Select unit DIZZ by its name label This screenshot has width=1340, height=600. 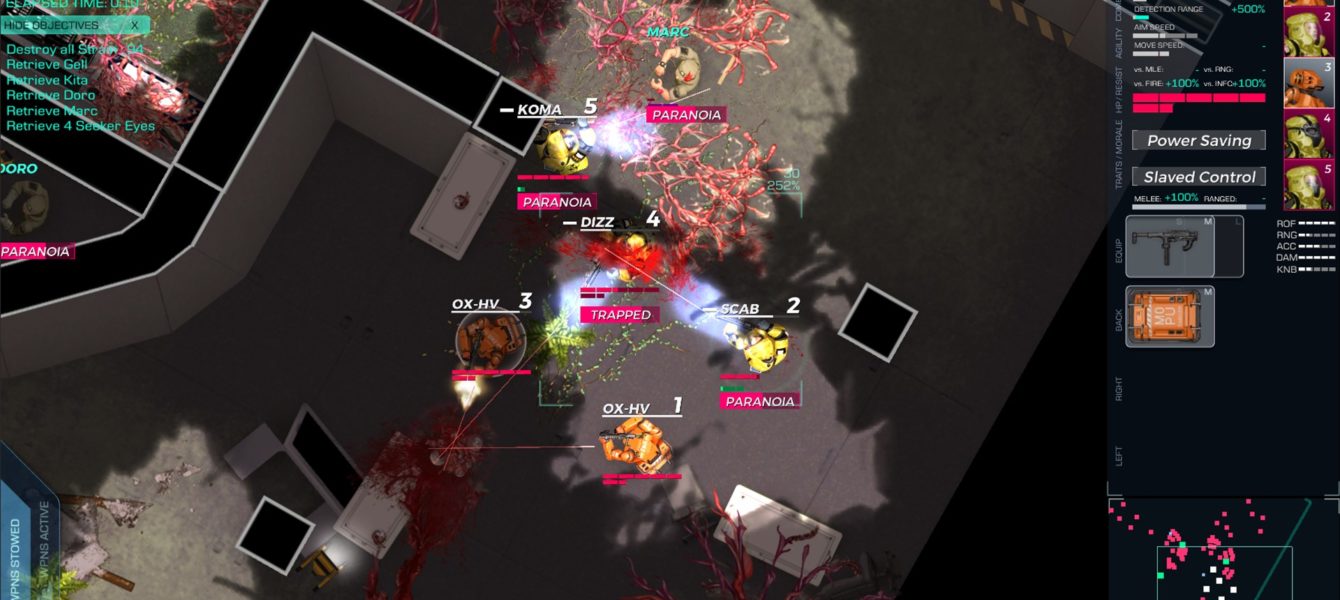pos(597,222)
